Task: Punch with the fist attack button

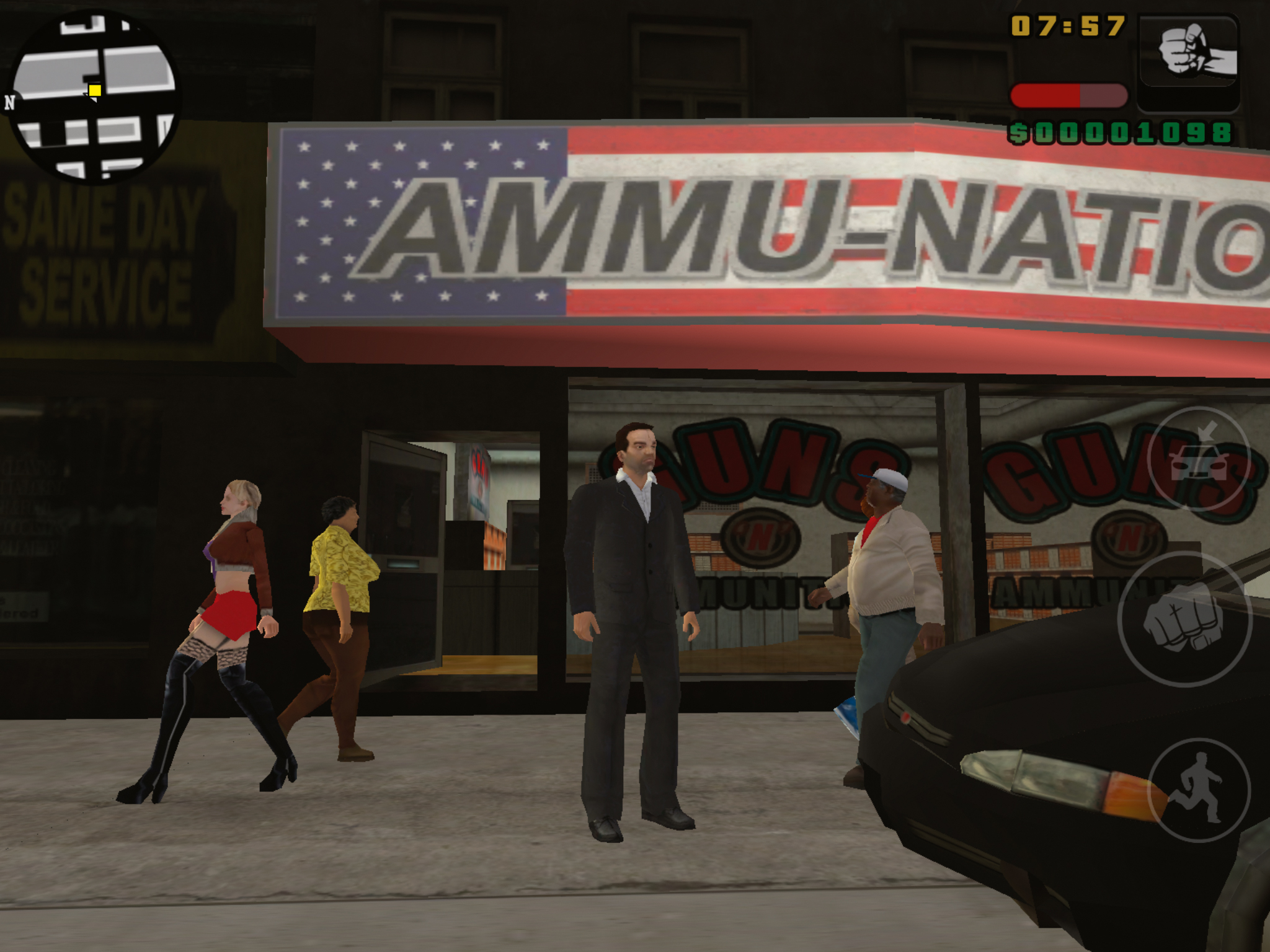Action: [1183, 620]
